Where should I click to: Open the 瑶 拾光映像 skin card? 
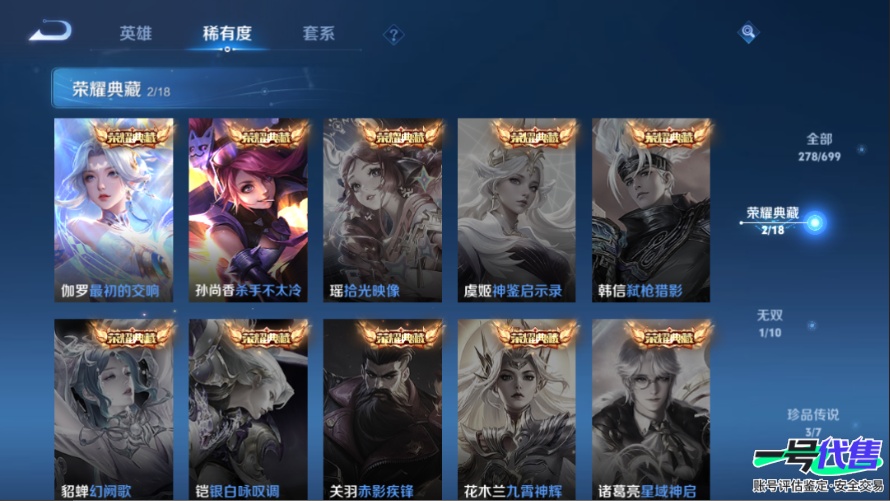click(x=383, y=210)
